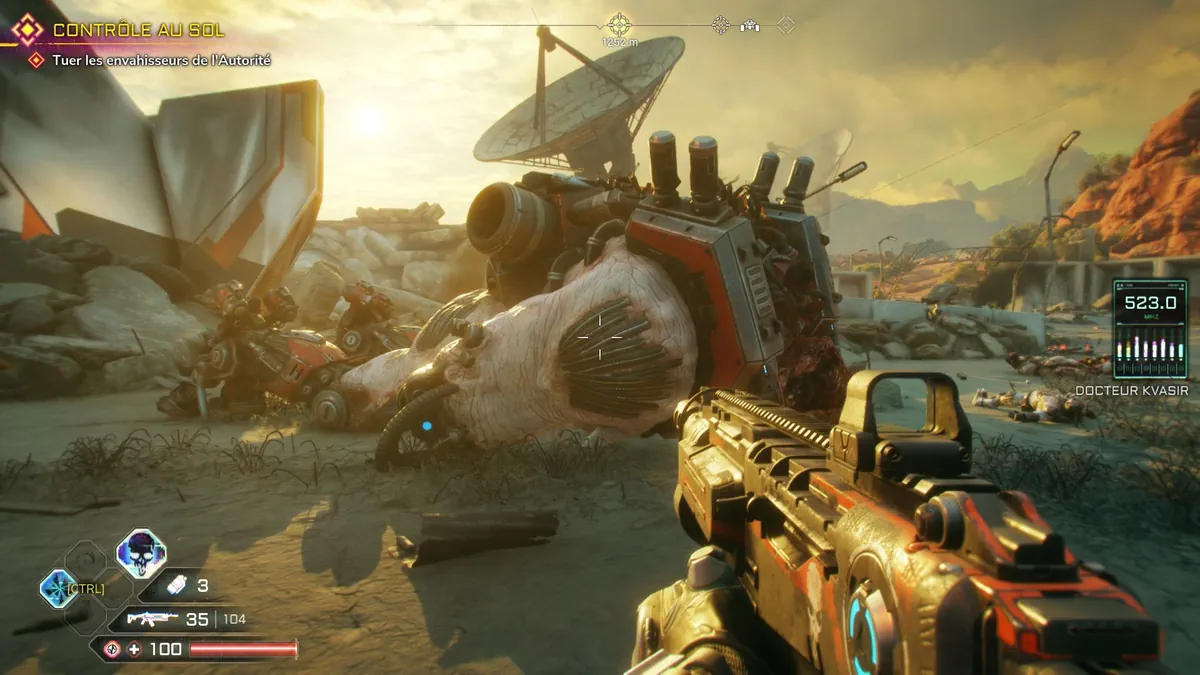Screen dimensions: 1200x675
Task: Activate the skull ability icon
Action: click(141, 552)
